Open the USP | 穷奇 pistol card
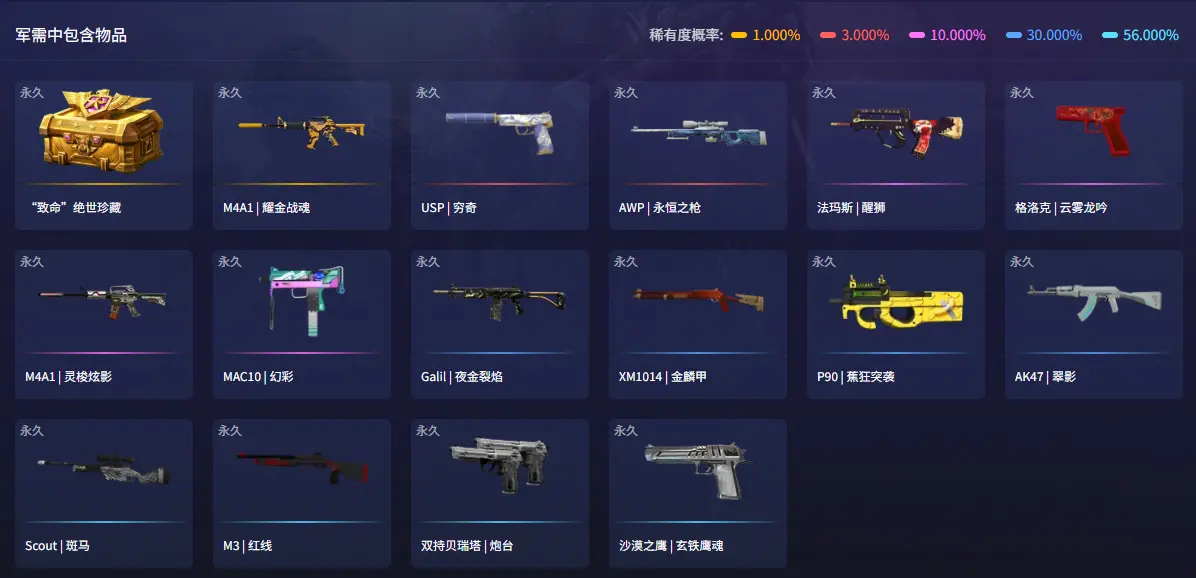This screenshot has height=578, width=1196. (499, 155)
